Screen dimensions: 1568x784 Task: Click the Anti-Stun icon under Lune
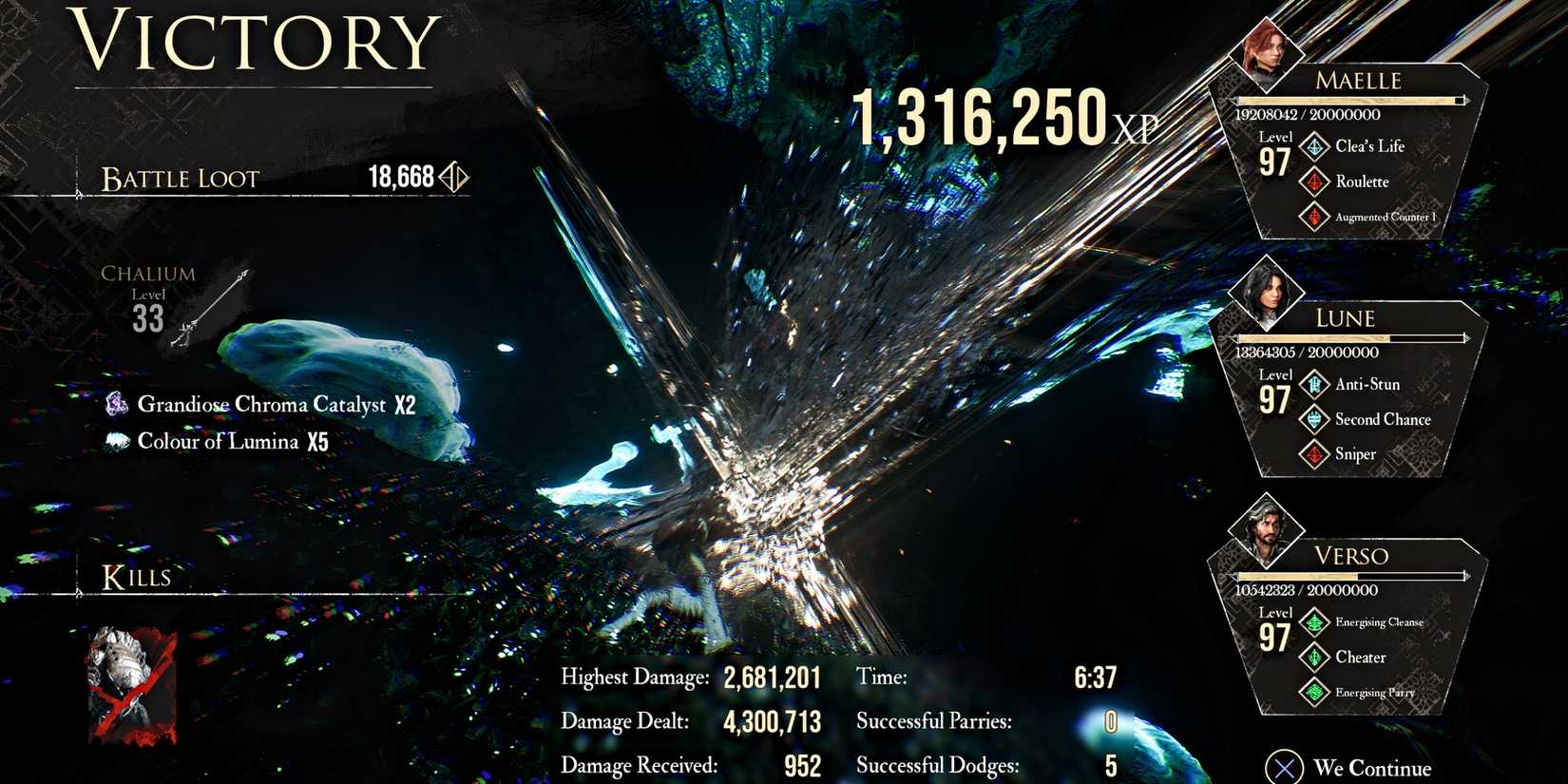coord(1314,384)
